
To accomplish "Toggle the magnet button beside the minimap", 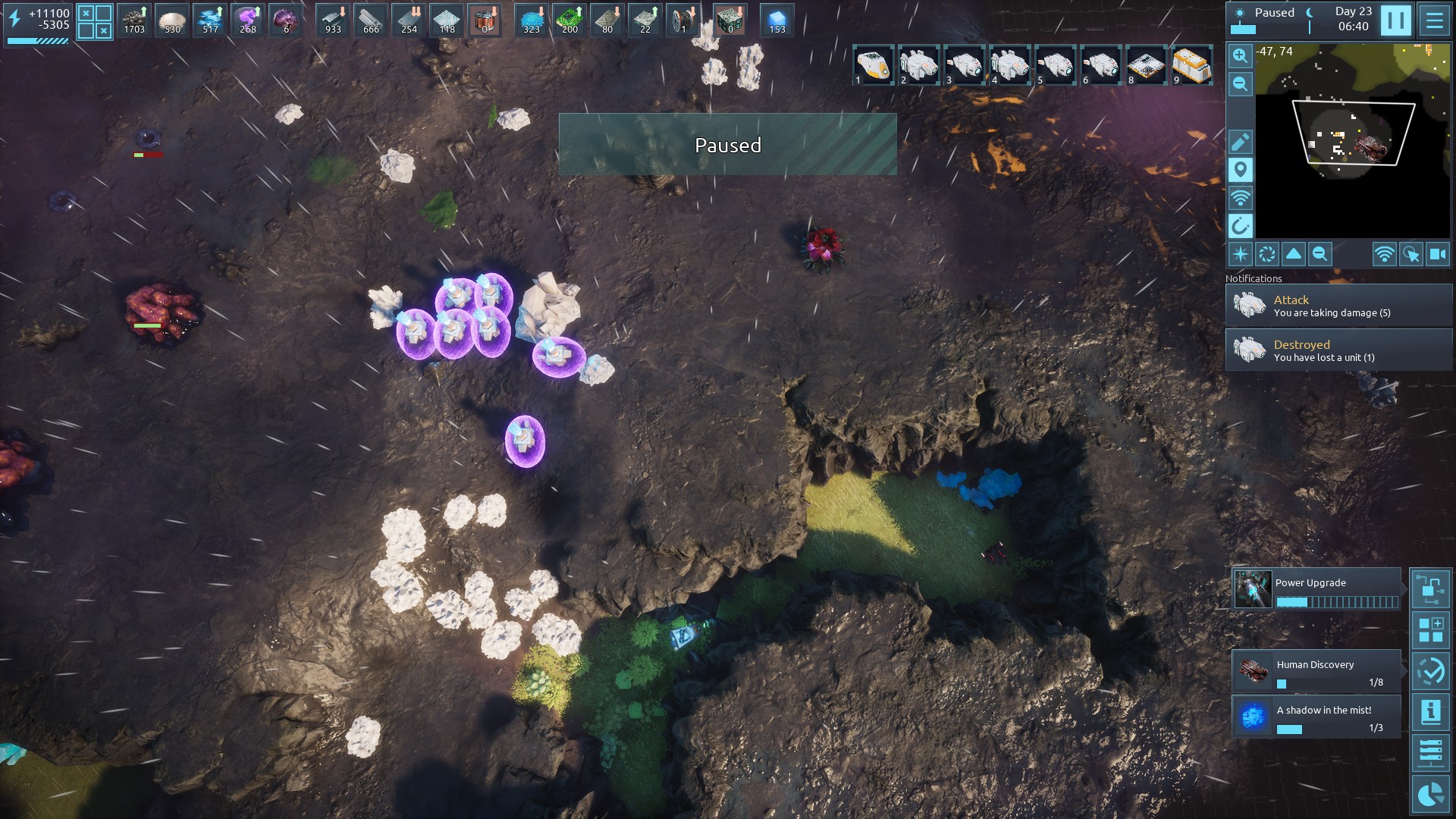I will pos(1240,226).
